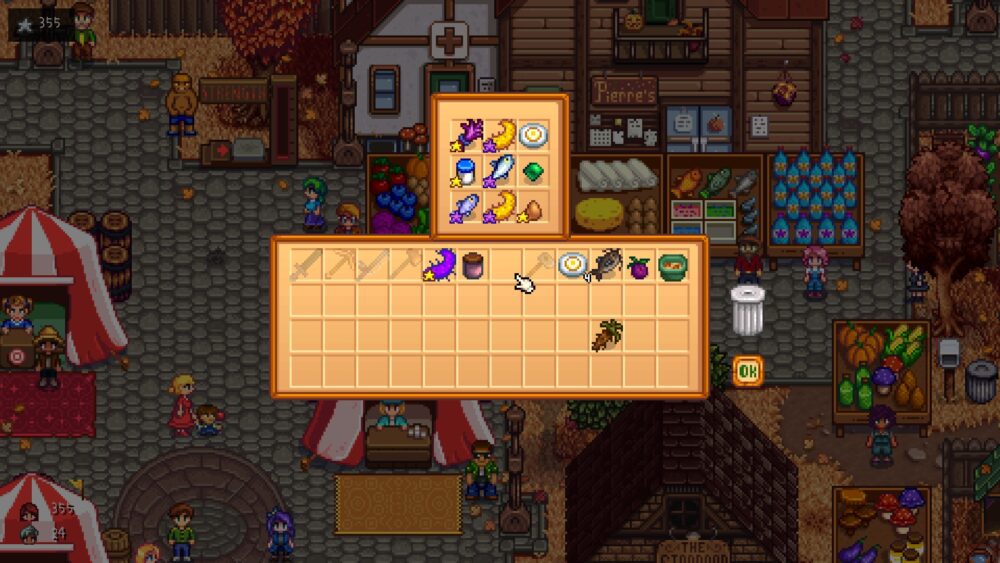Confirm the display with the OK button

747,372
